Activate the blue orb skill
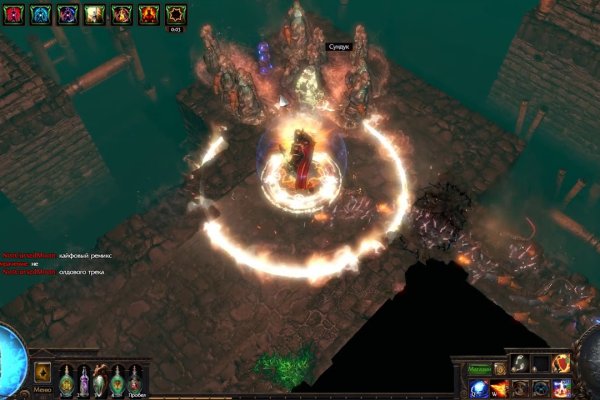600x400 pixels. [x=478, y=387]
